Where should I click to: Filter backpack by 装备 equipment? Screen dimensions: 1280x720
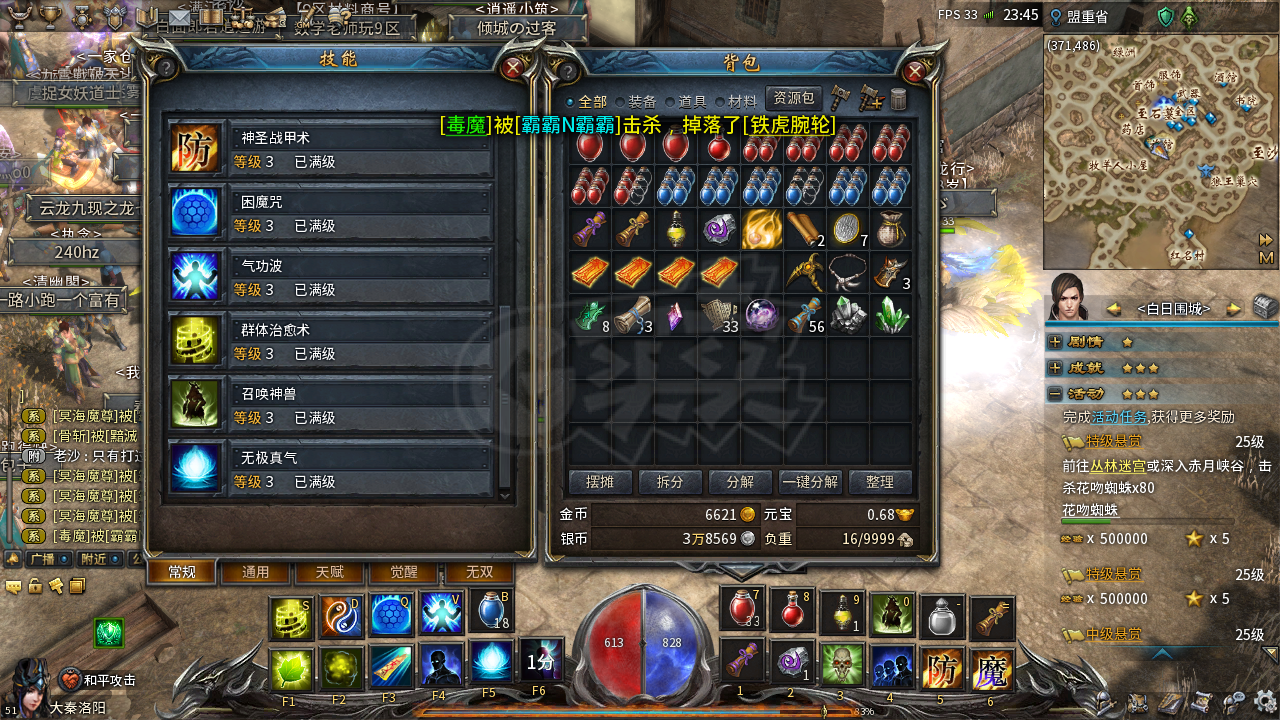[641, 102]
